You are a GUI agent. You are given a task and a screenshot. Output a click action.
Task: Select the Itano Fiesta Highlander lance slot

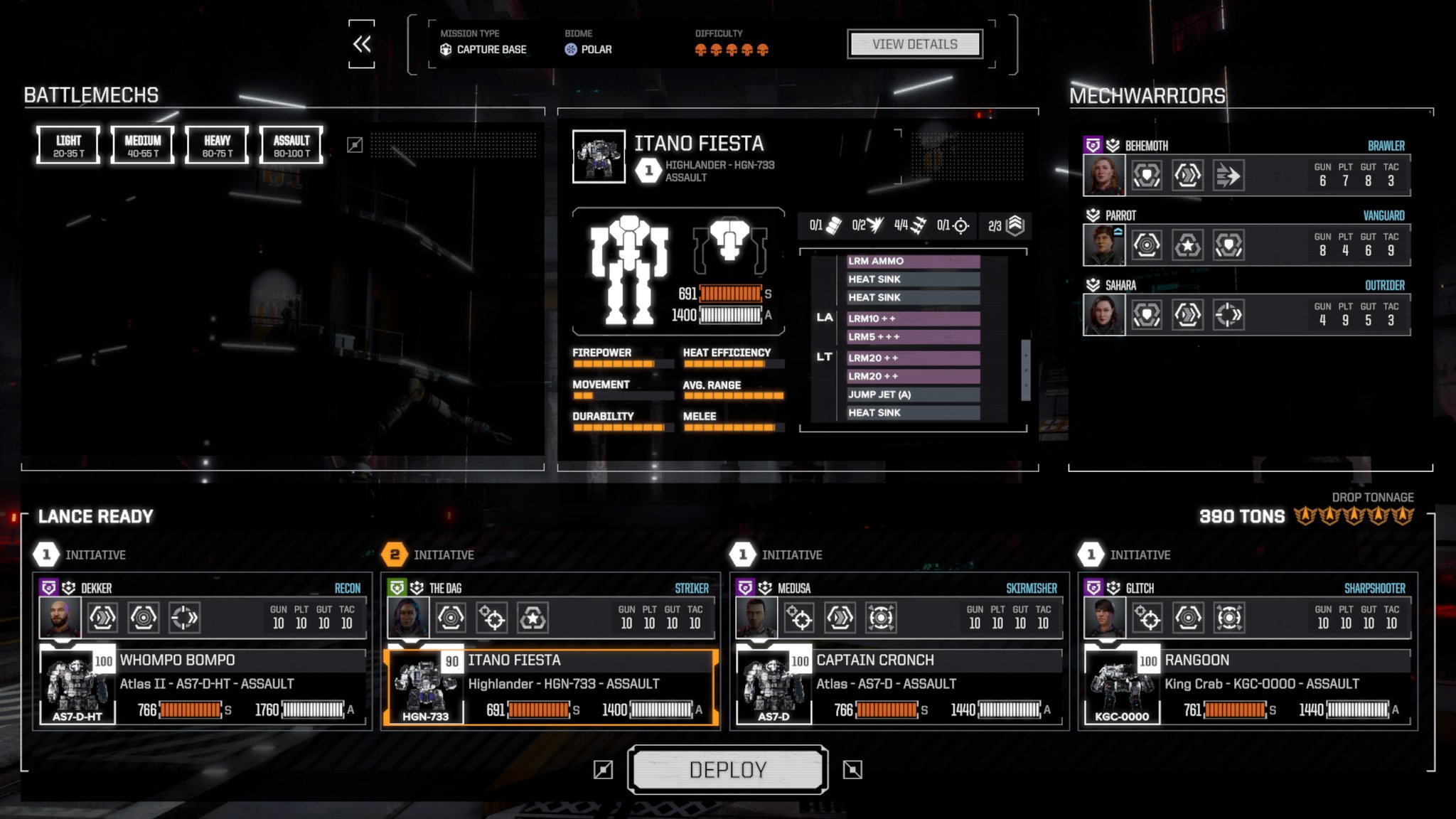click(551, 685)
